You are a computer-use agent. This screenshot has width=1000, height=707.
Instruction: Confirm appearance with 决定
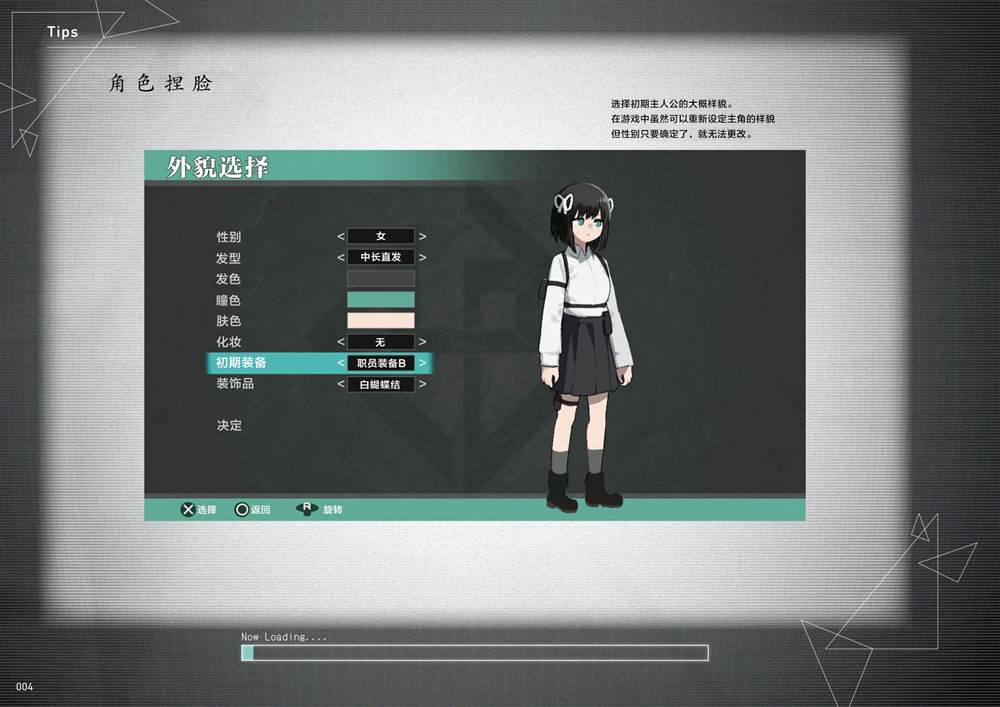(229, 426)
